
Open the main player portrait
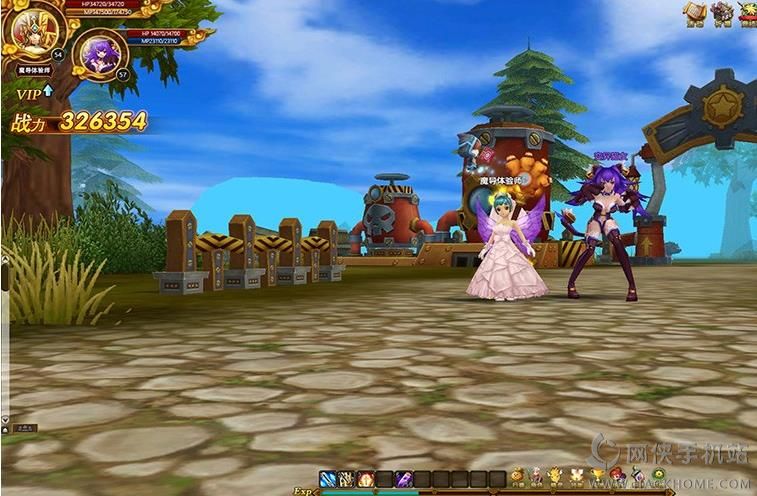click(28, 30)
